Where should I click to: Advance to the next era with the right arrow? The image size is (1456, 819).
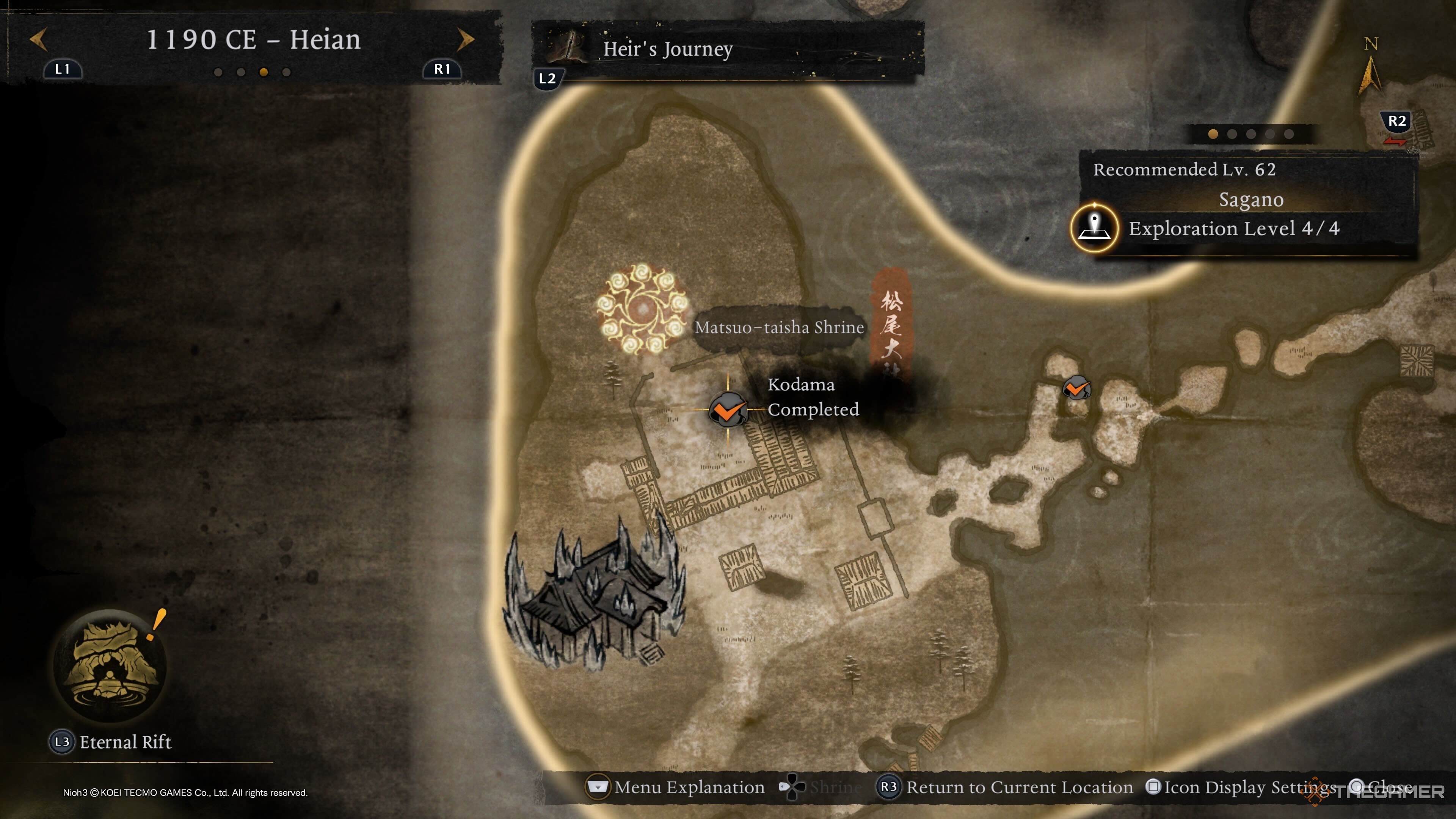465,39
